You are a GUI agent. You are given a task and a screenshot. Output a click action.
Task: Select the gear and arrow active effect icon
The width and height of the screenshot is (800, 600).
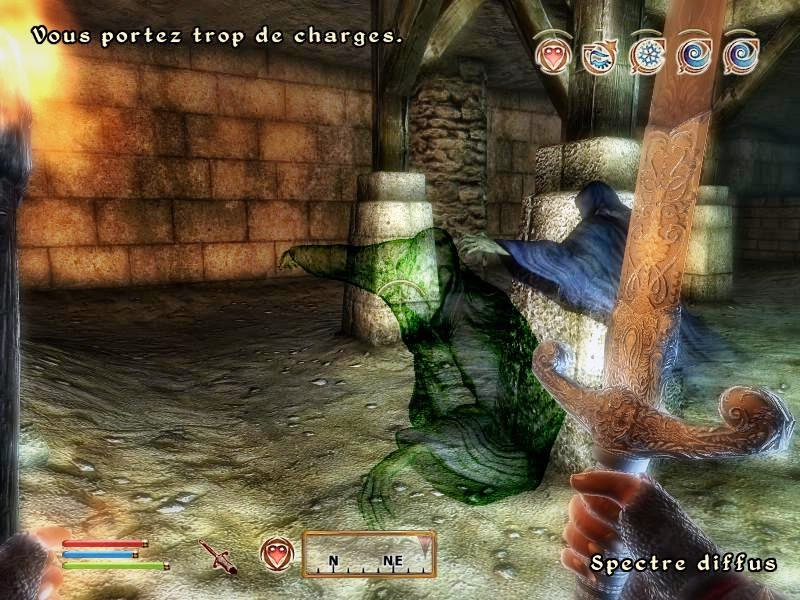[x=599, y=55]
